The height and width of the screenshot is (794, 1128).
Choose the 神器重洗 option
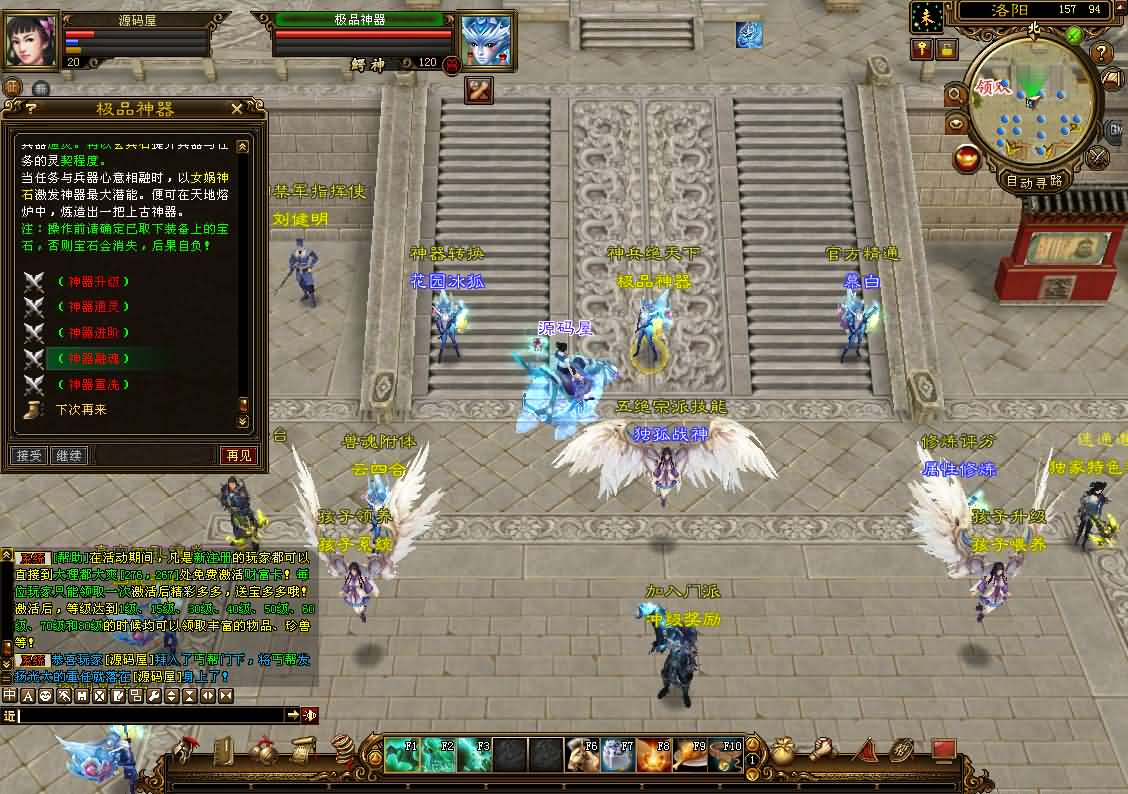tap(94, 384)
